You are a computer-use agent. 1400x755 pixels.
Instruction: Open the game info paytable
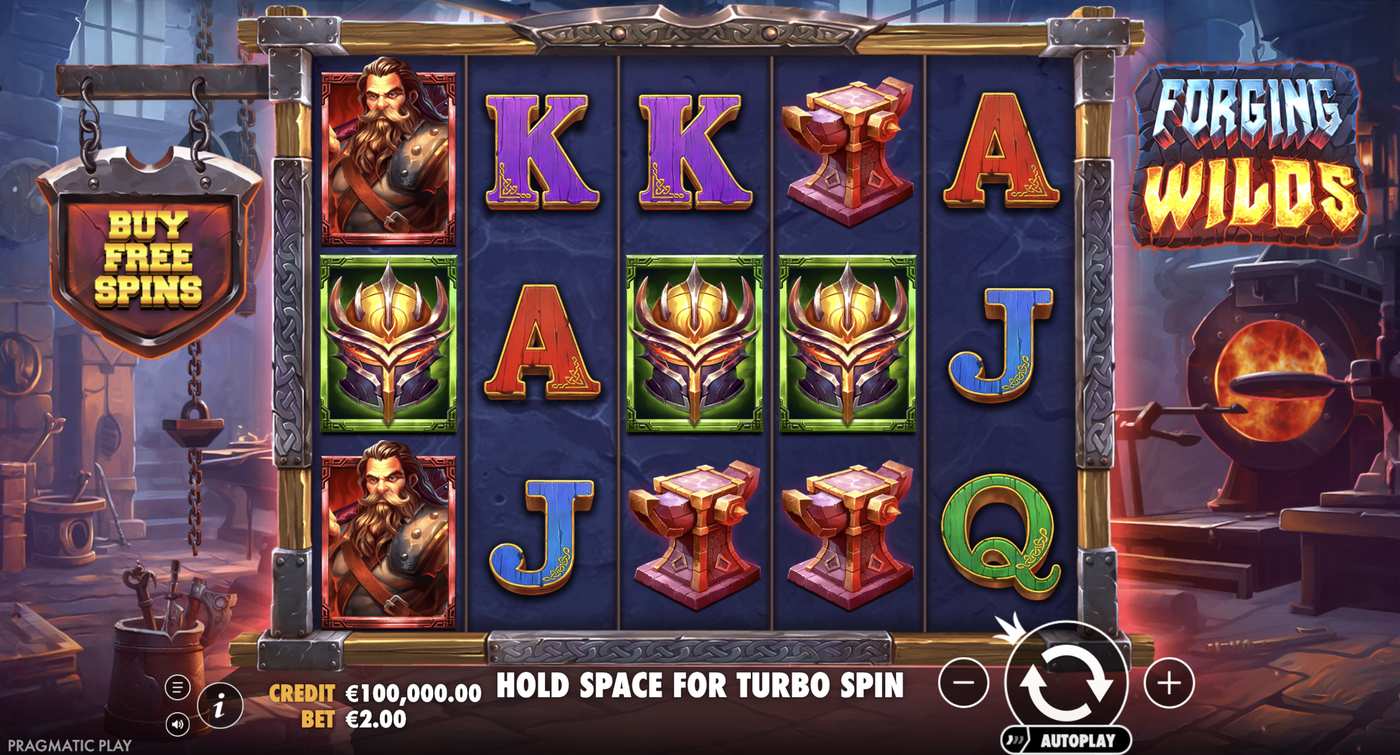pos(220,703)
